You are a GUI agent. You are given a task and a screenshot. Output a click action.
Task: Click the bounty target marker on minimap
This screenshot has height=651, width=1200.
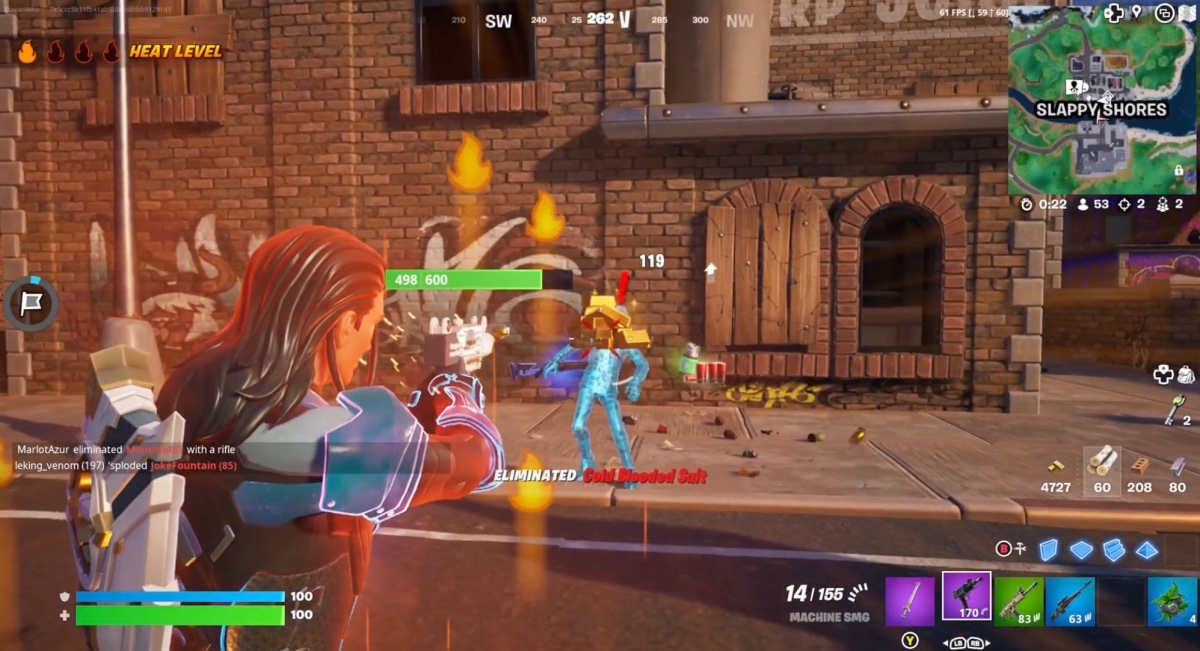click(1075, 87)
